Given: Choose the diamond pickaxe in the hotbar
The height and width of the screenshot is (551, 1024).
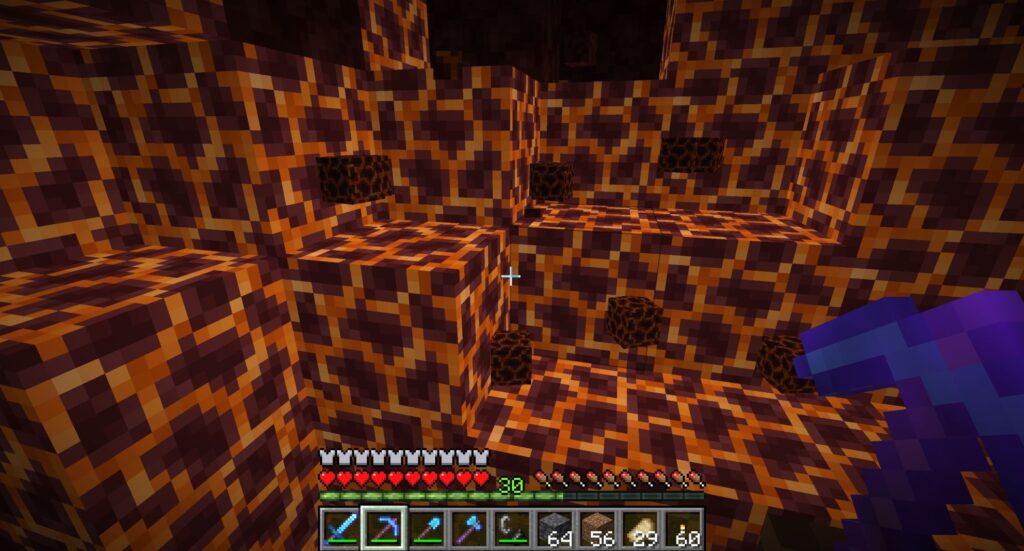Looking at the screenshot, I should (383, 527).
